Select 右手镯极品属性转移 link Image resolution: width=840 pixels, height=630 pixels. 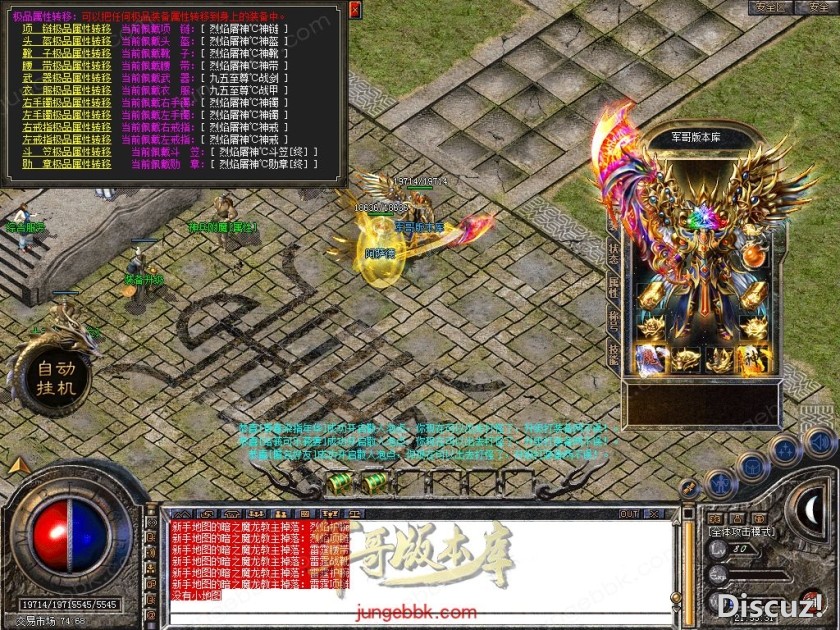click(x=67, y=102)
